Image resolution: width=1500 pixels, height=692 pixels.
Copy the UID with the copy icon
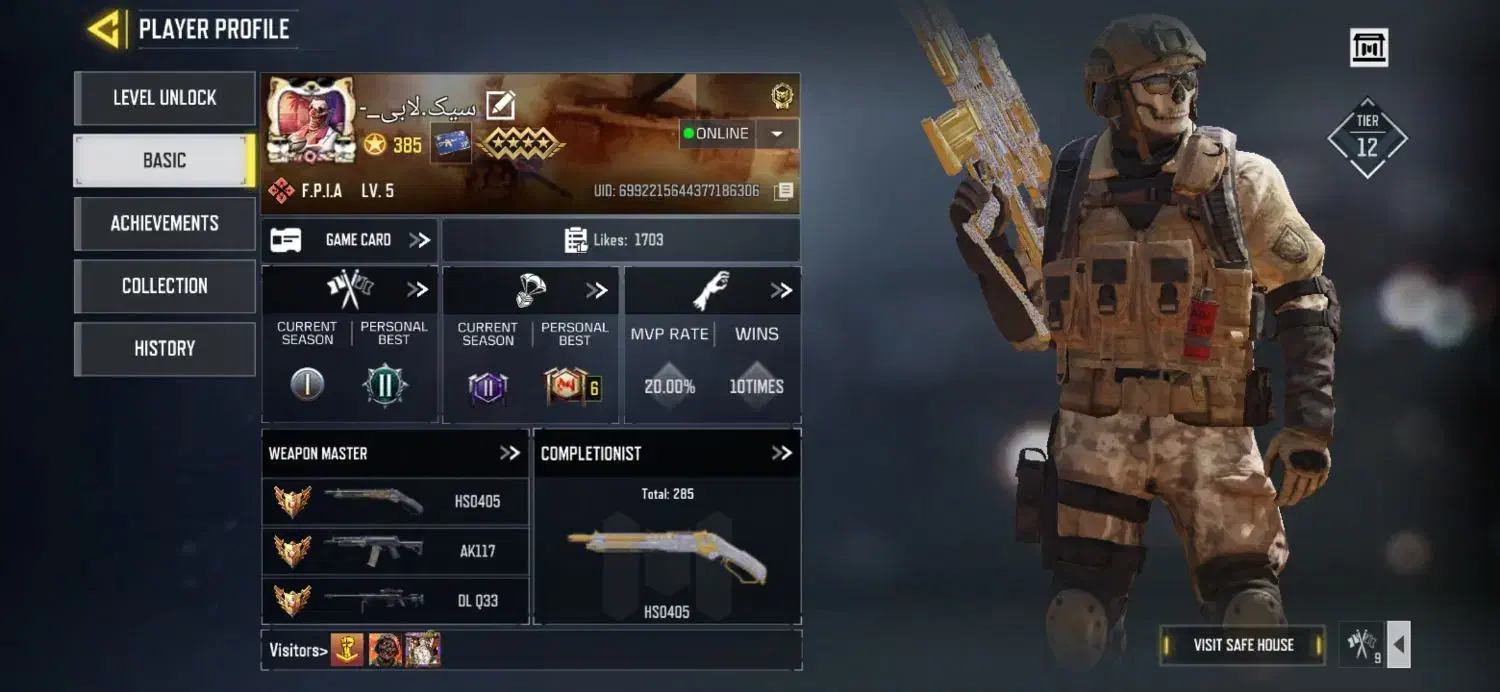tap(784, 191)
